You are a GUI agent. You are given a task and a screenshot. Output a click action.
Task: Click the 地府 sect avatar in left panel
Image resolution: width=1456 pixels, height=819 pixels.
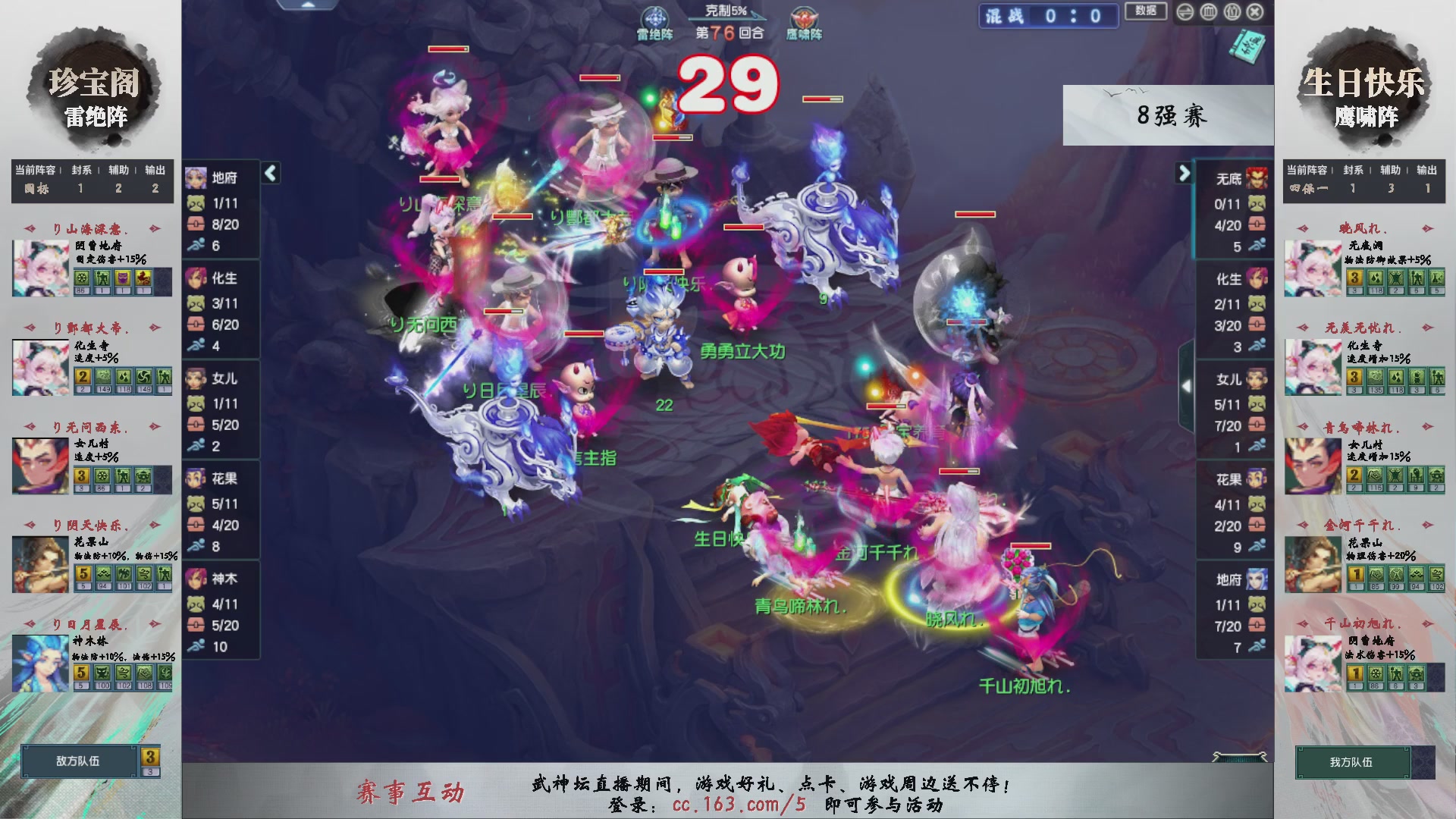pos(196,177)
